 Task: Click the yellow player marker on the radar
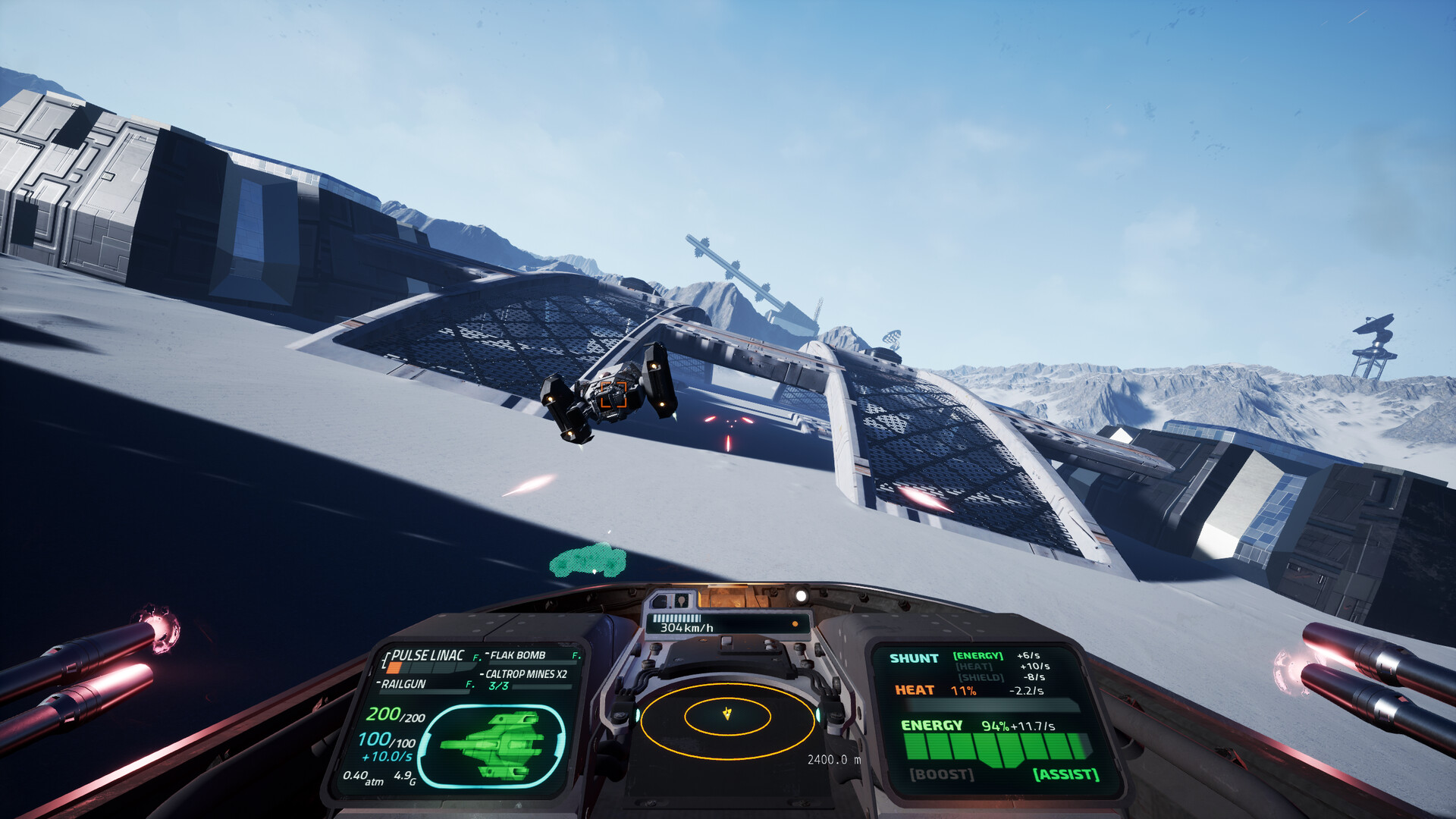[x=726, y=714]
